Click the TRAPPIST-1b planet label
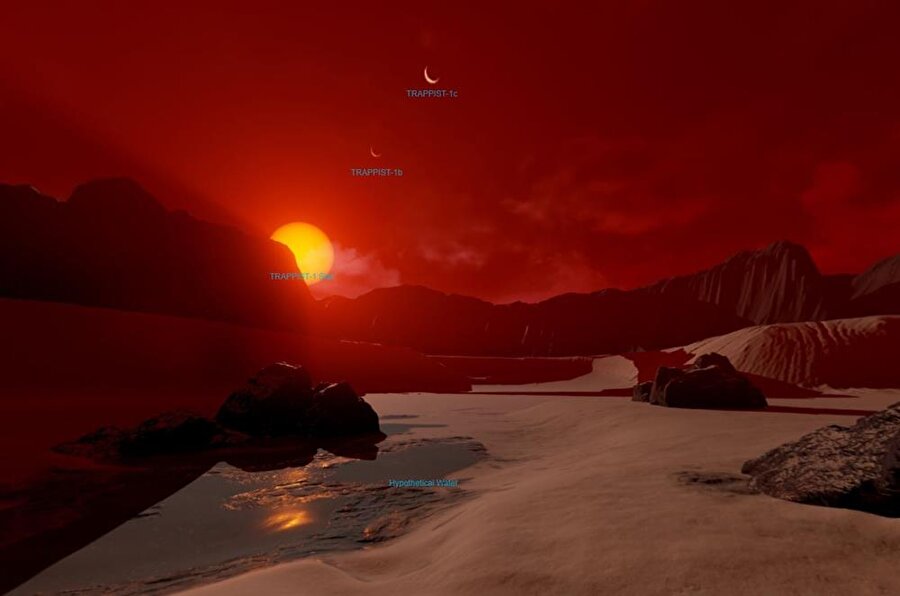Viewport: 900px width, 596px height. coord(376,173)
